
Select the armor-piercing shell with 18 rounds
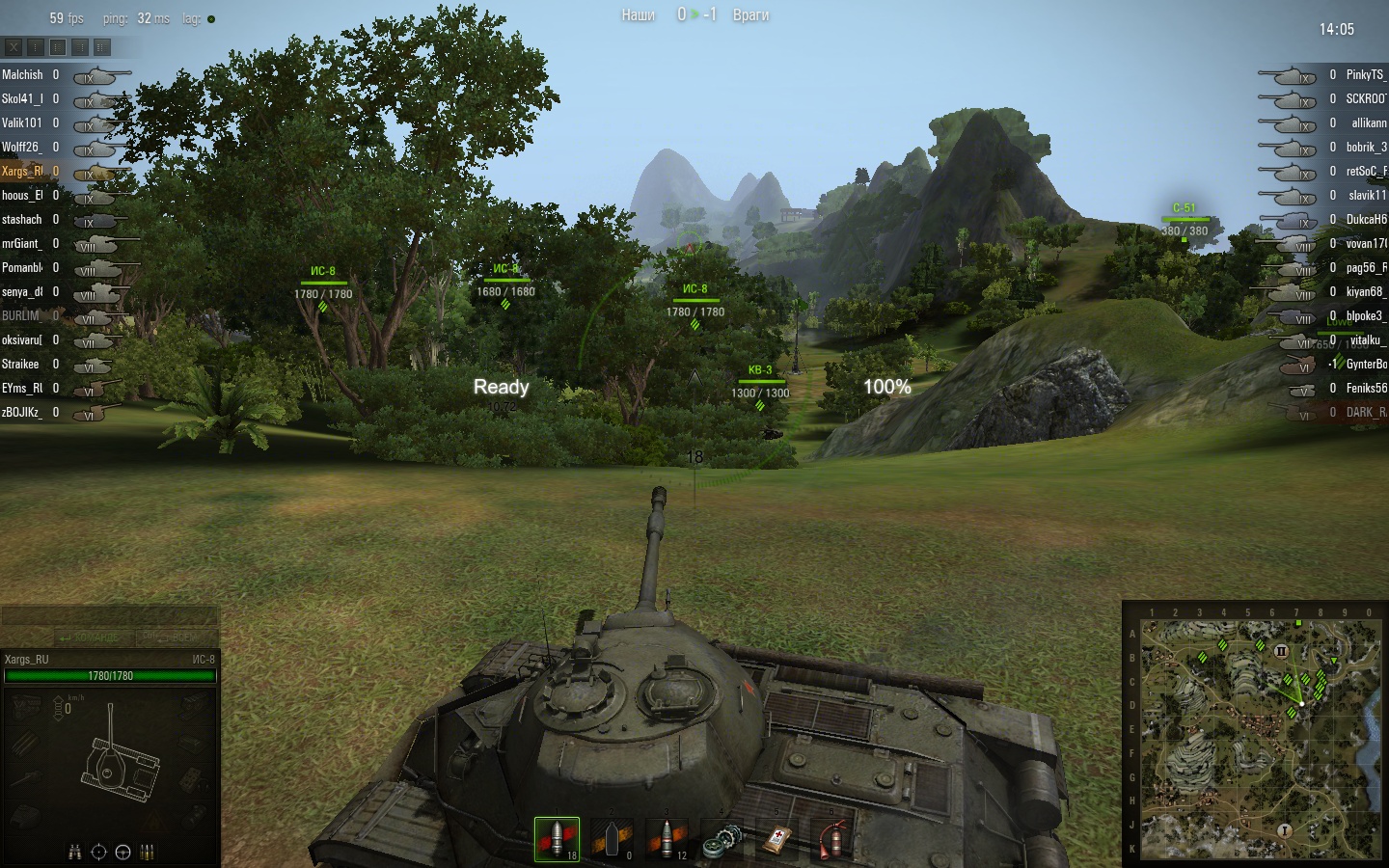coord(558,839)
